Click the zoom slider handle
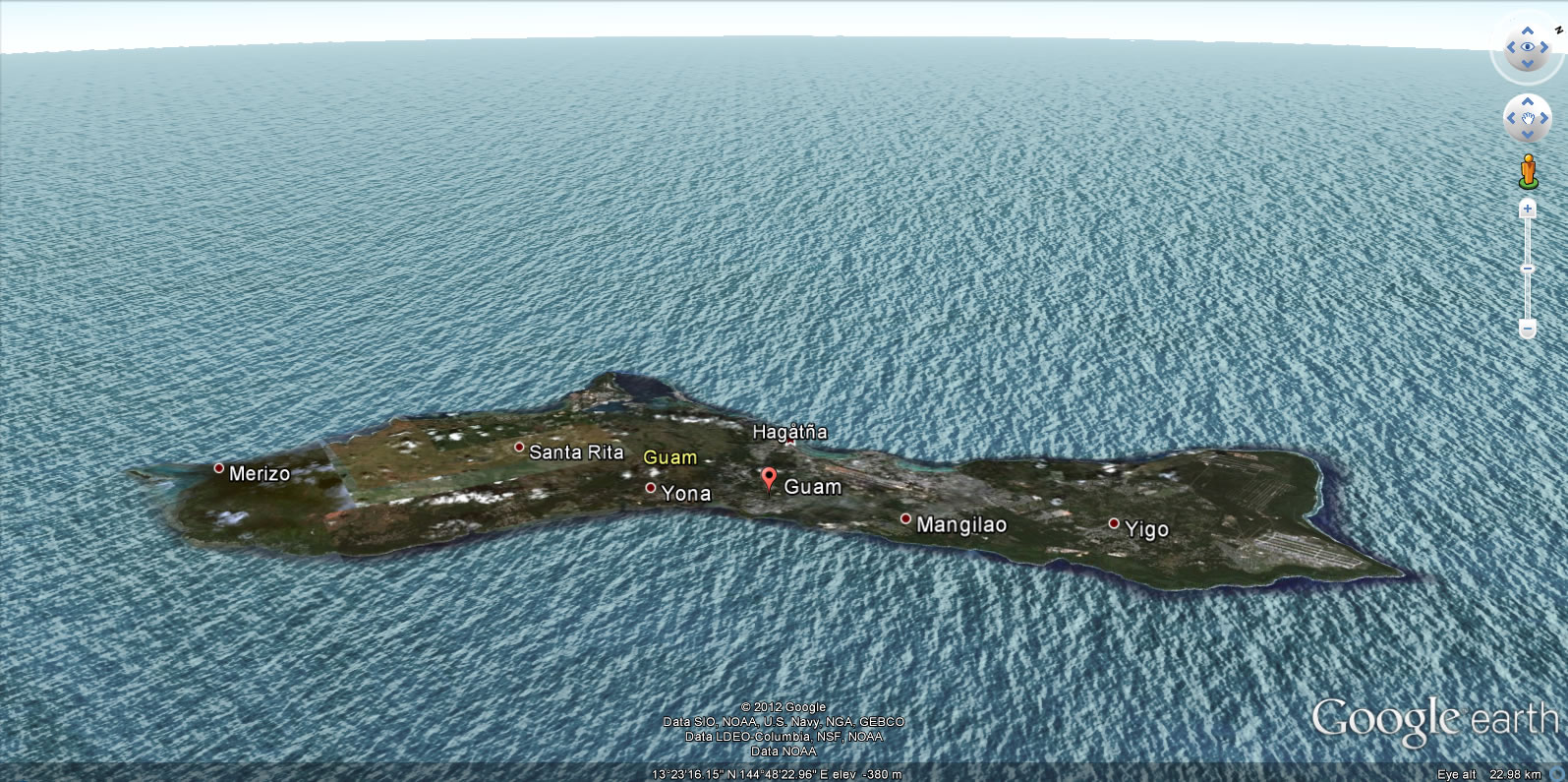The height and width of the screenshot is (782, 1568). point(1527,269)
